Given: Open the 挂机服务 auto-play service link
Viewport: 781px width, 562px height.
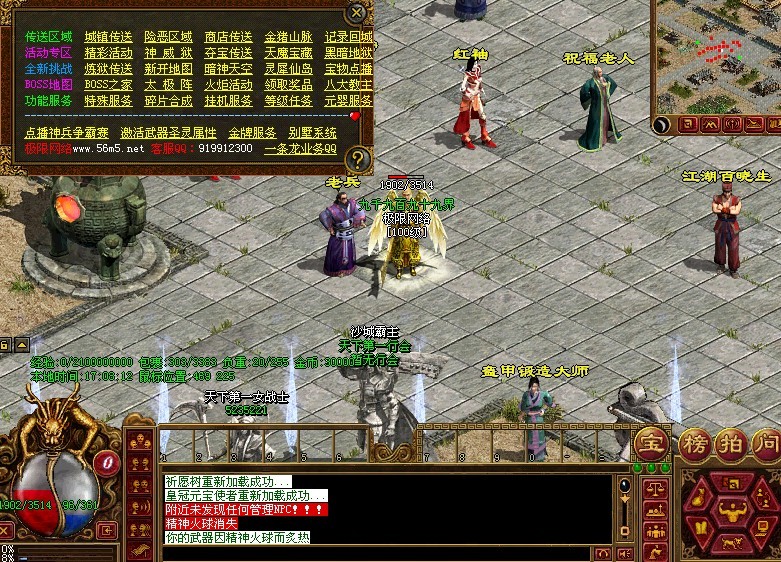Looking at the screenshot, I should [x=228, y=101].
